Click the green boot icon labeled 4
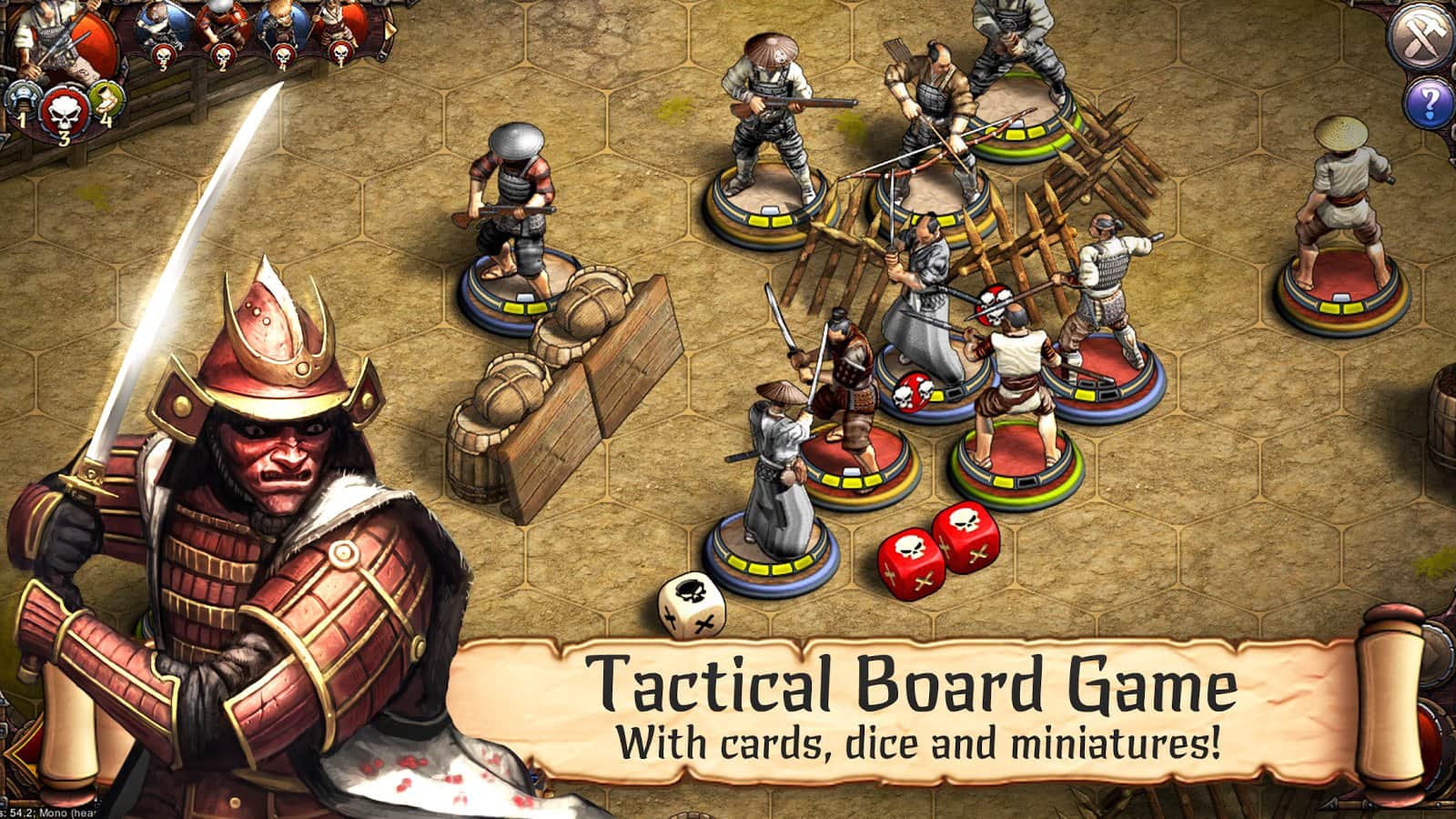 [x=106, y=99]
